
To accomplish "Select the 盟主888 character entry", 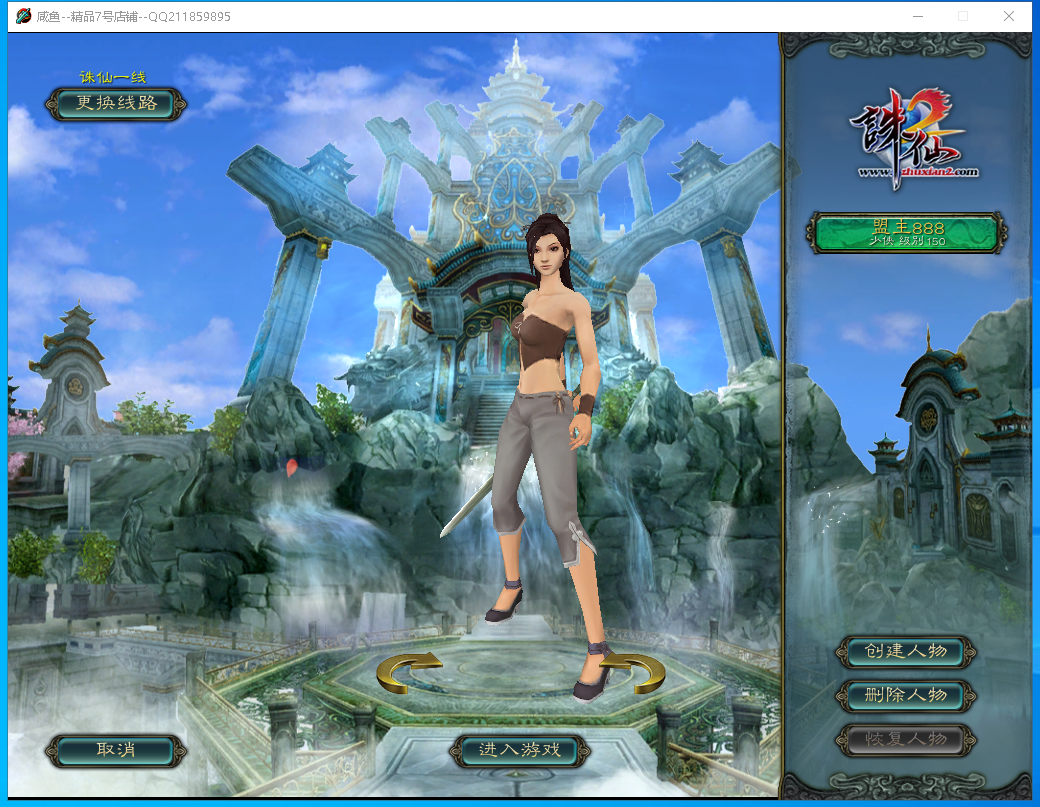I will pyautogui.click(x=906, y=233).
